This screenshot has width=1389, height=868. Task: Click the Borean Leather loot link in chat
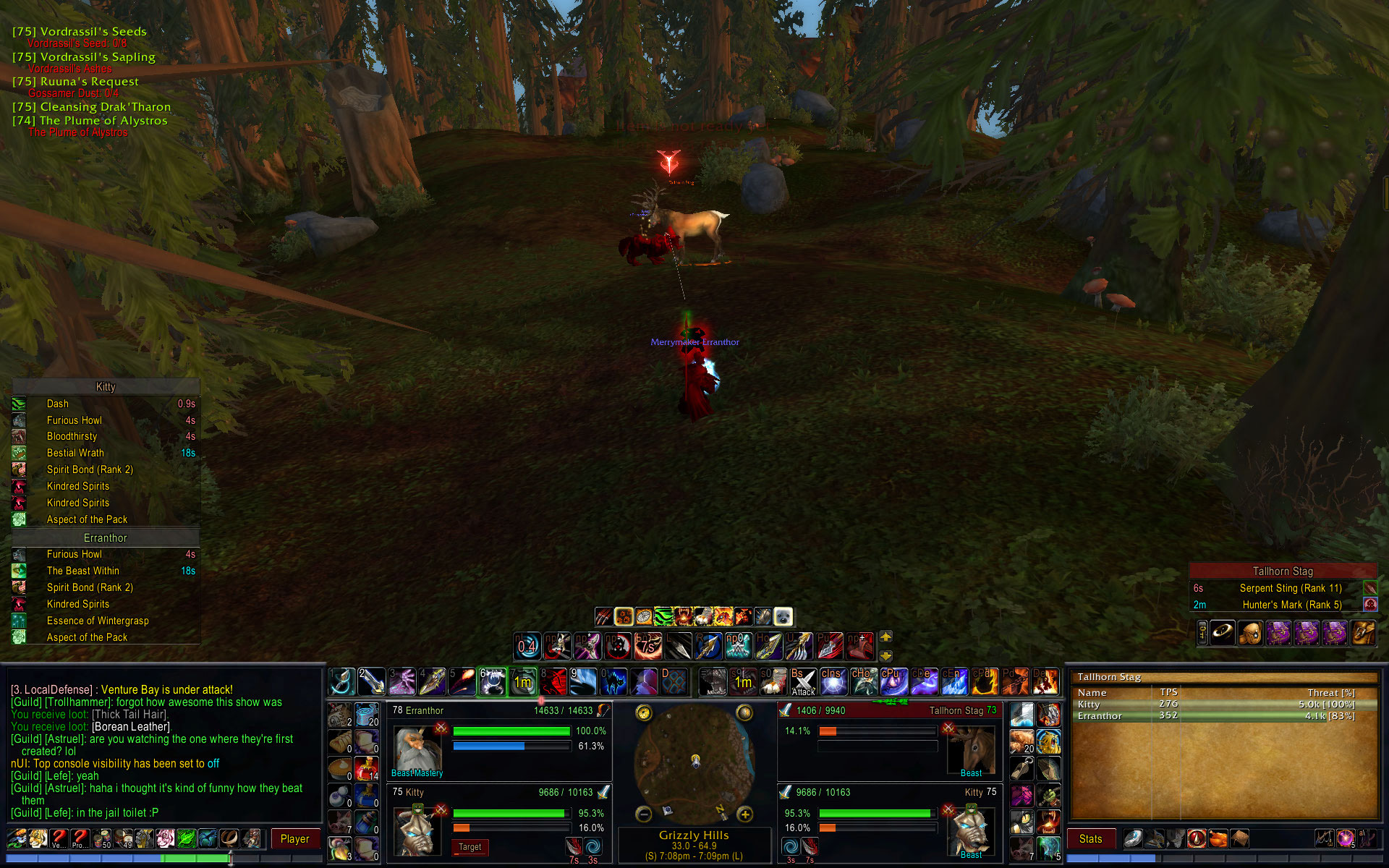pyautogui.click(x=131, y=727)
